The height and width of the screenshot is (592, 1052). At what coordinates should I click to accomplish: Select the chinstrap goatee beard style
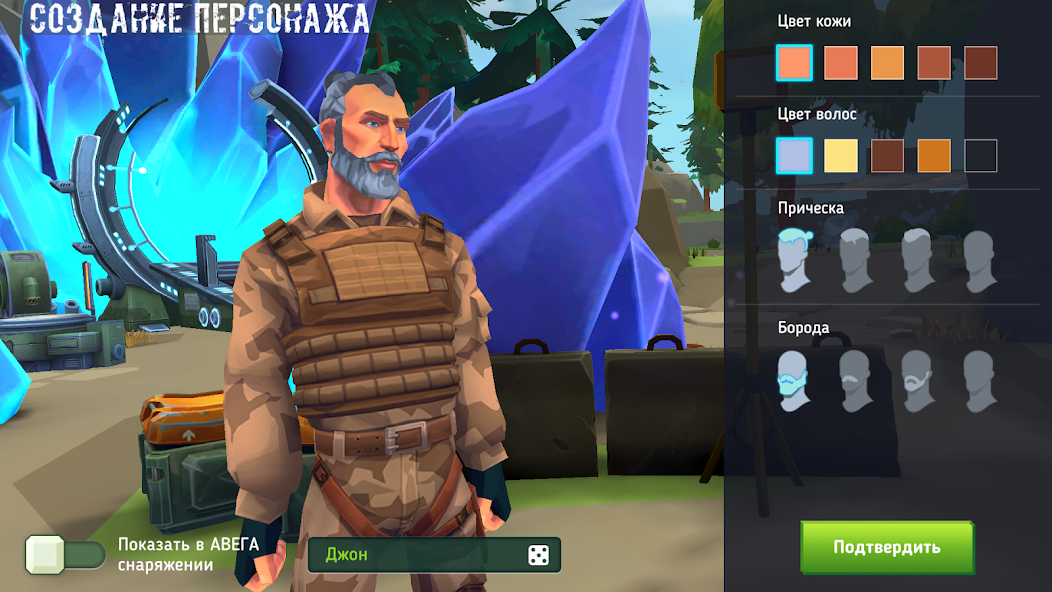[918, 381]
